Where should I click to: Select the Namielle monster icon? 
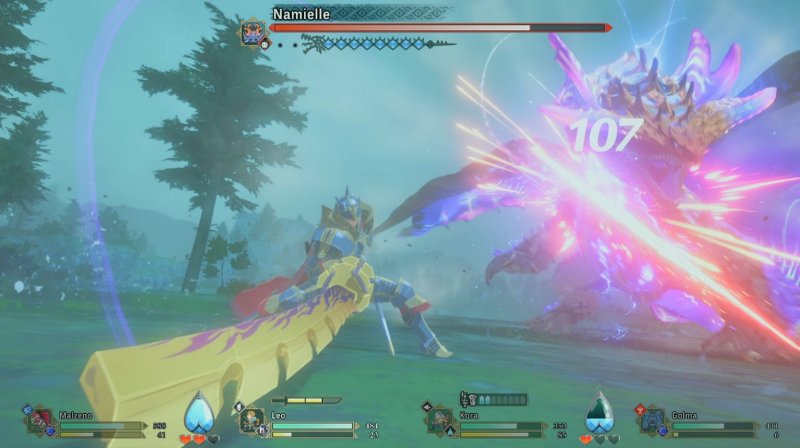(253, 30)
